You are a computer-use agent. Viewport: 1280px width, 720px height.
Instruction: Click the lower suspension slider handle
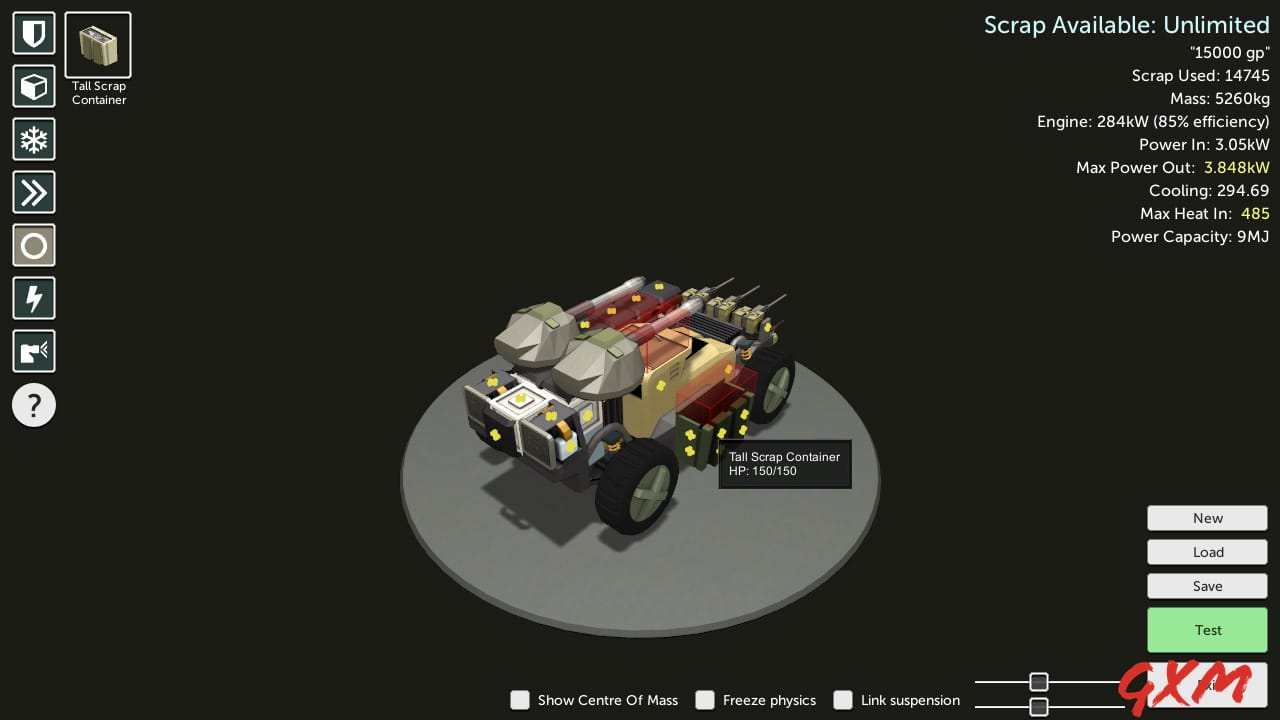point(1038,706)
